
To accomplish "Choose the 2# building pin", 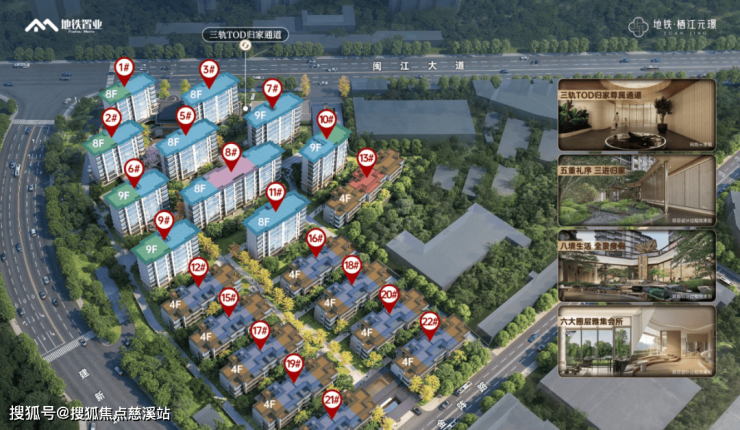I will [111, 117].
